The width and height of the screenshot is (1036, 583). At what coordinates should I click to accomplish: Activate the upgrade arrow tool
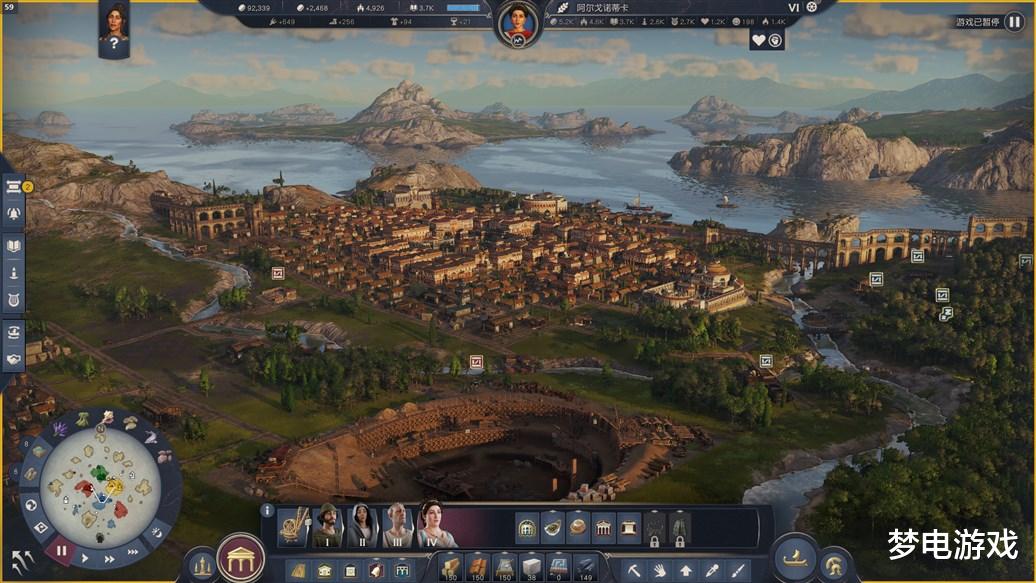point(686,571)
